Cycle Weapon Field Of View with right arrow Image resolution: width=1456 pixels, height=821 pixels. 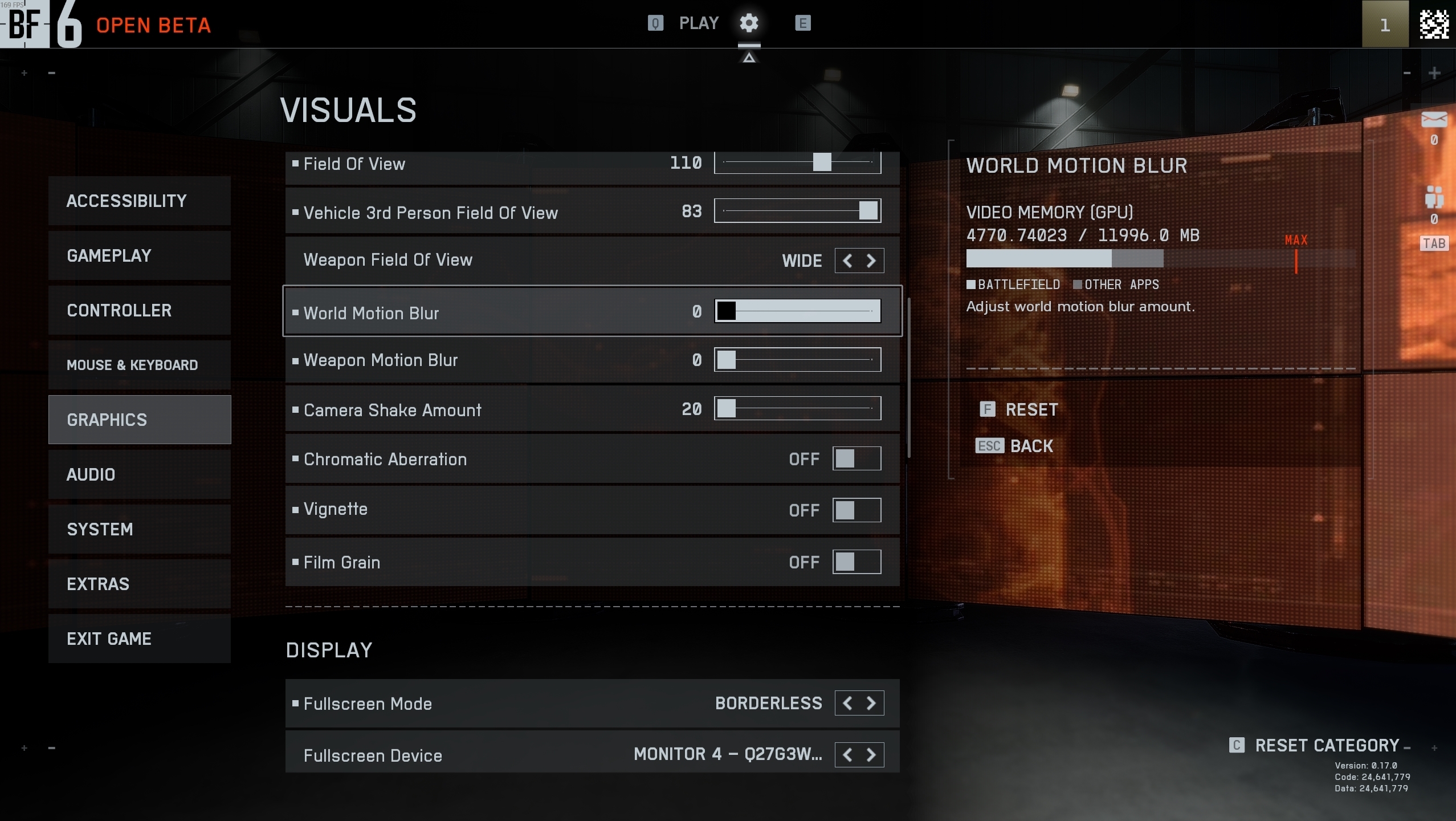coord(871,260)
